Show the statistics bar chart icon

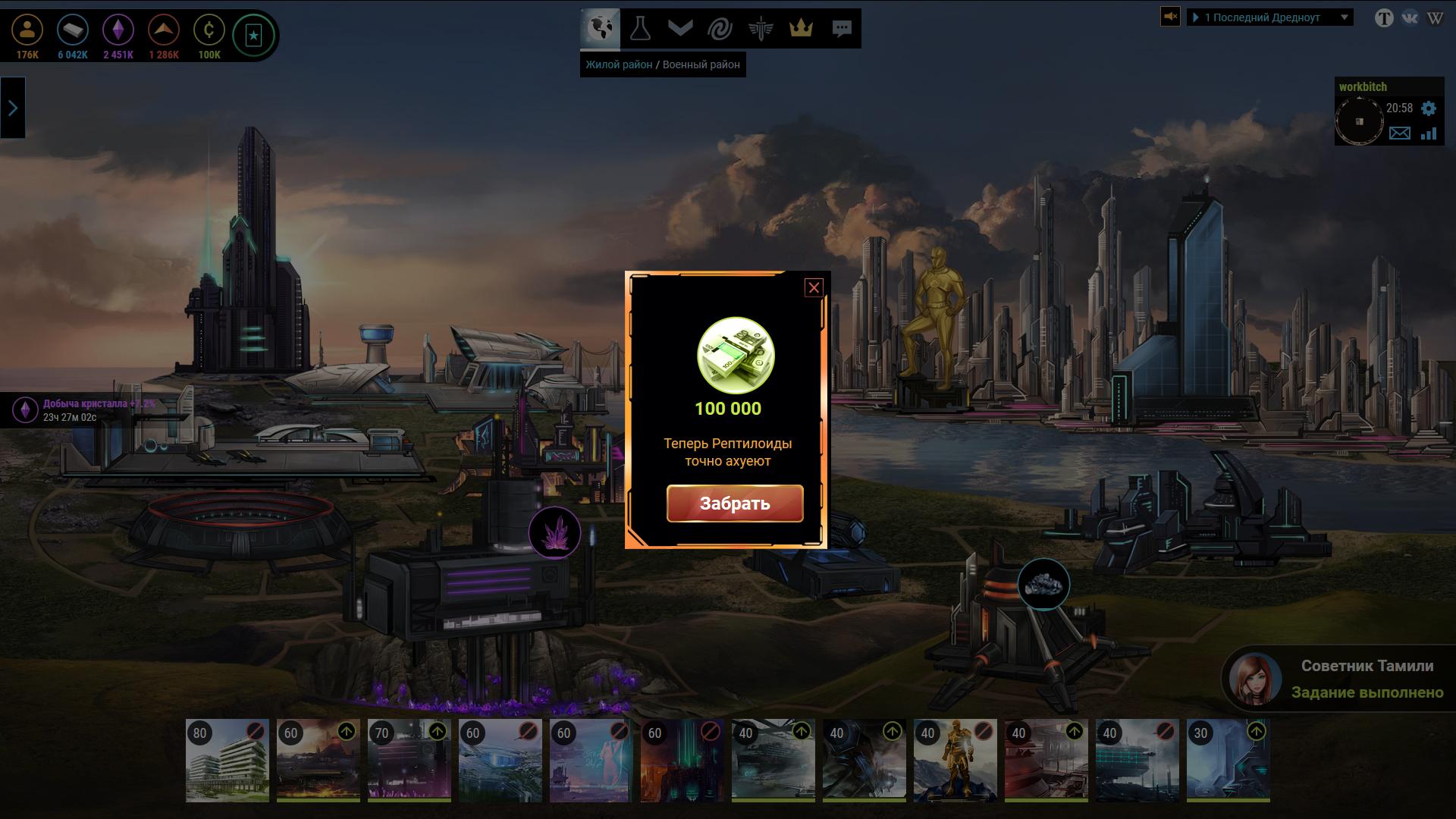1429,133
